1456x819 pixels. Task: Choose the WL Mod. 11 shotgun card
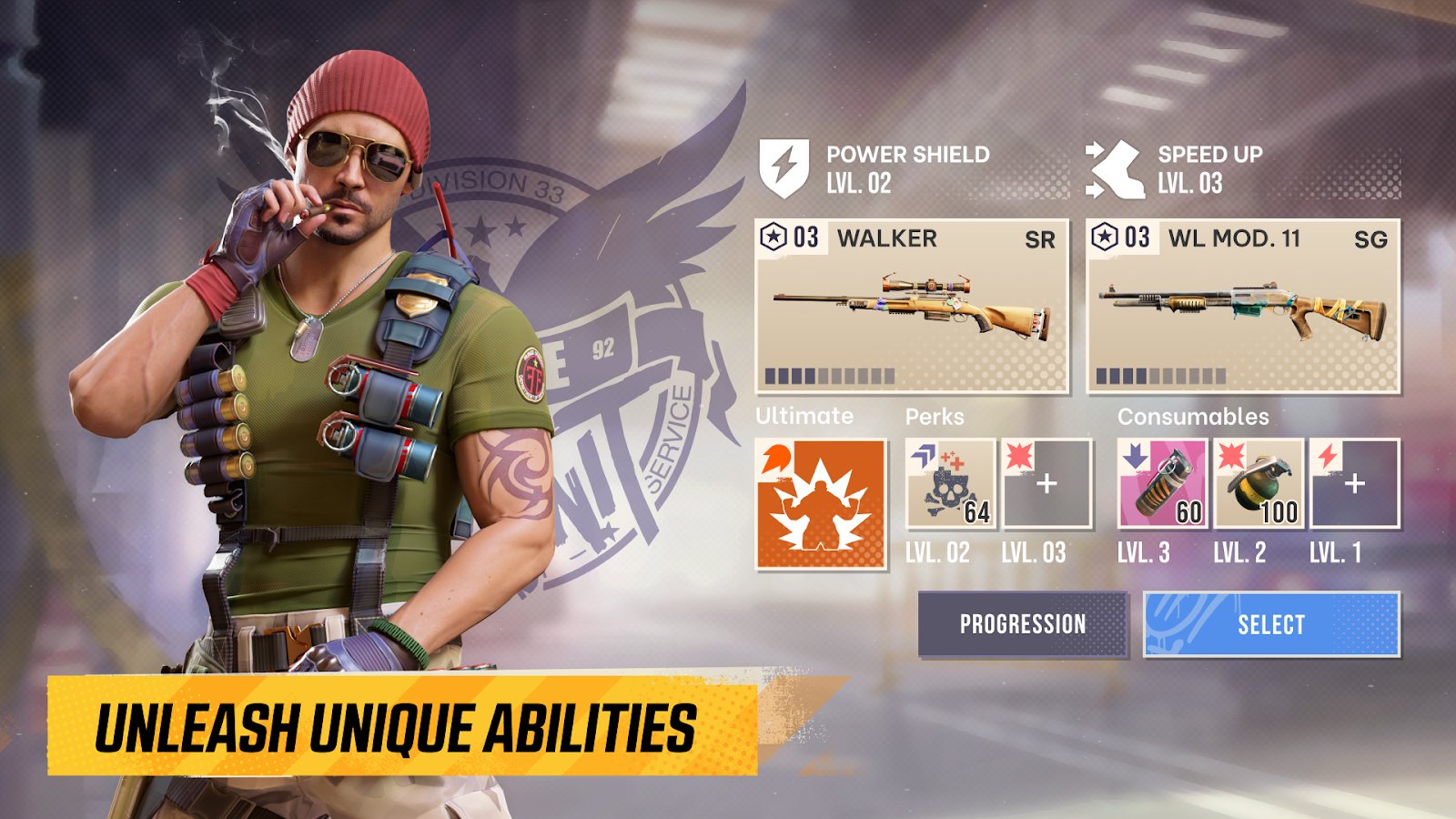pos(1243,307)
